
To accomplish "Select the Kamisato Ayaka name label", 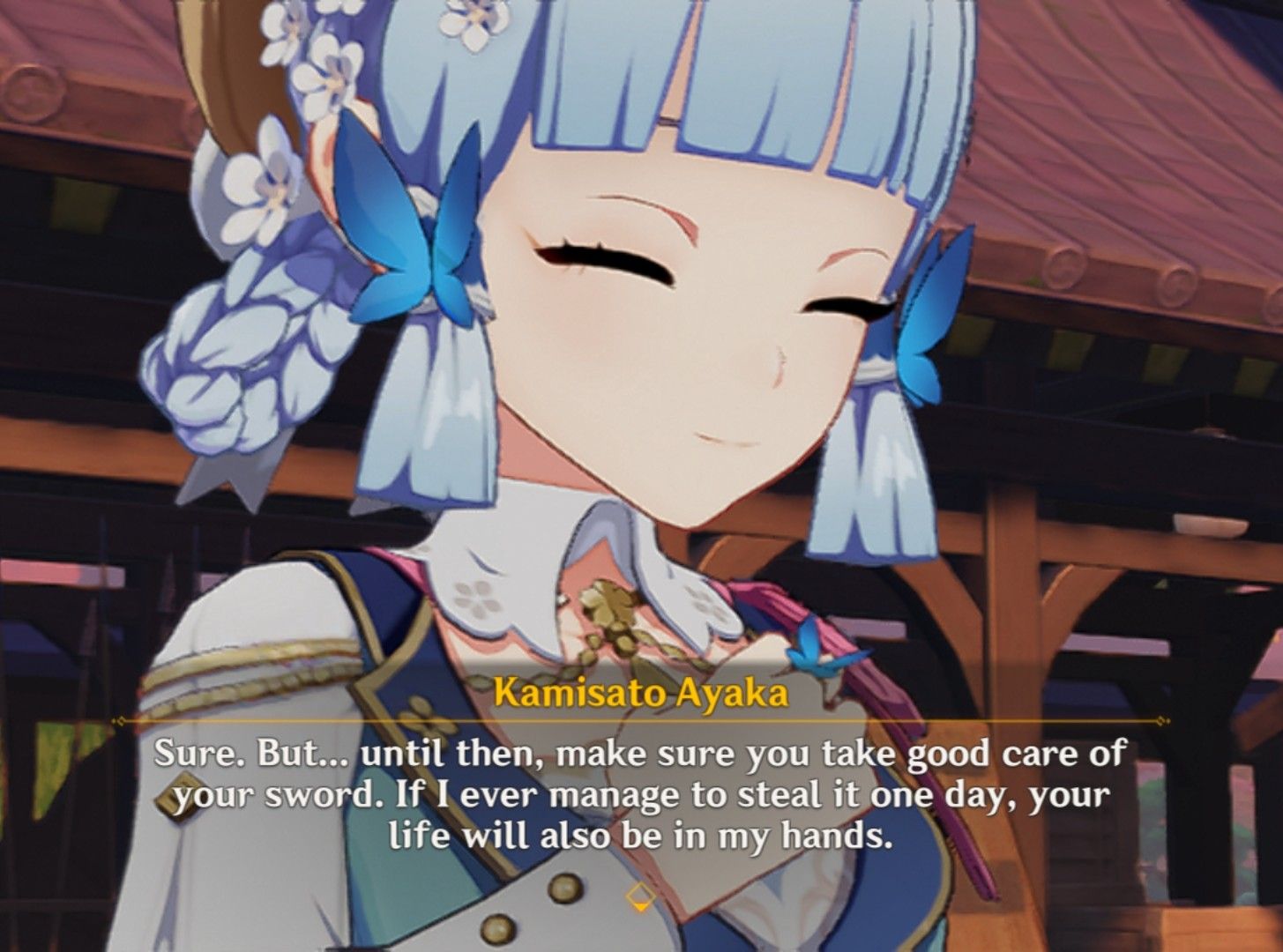I will [x=641, y=695].
